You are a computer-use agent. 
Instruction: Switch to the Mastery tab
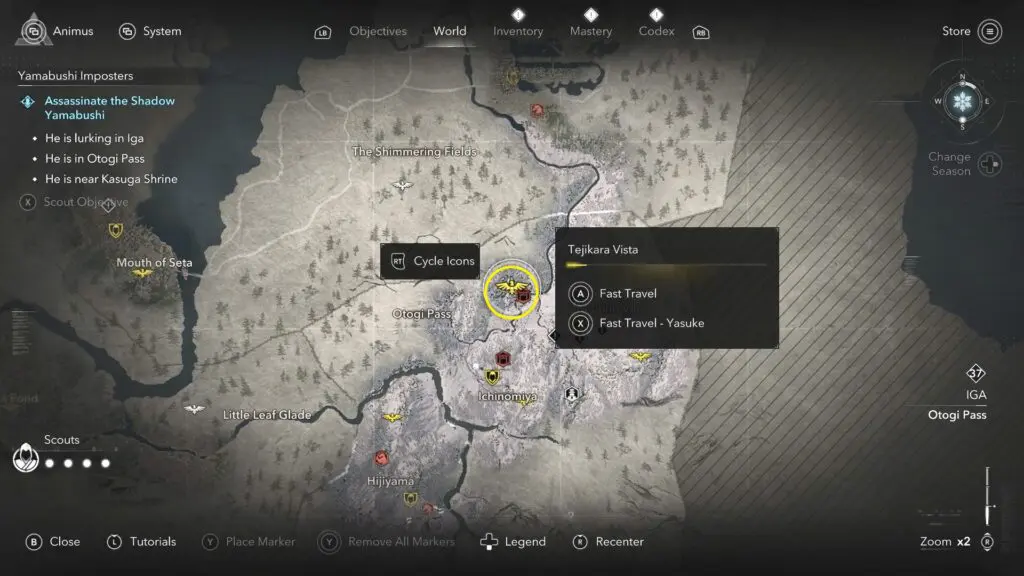pyautogui.click(x=590, y=31)
